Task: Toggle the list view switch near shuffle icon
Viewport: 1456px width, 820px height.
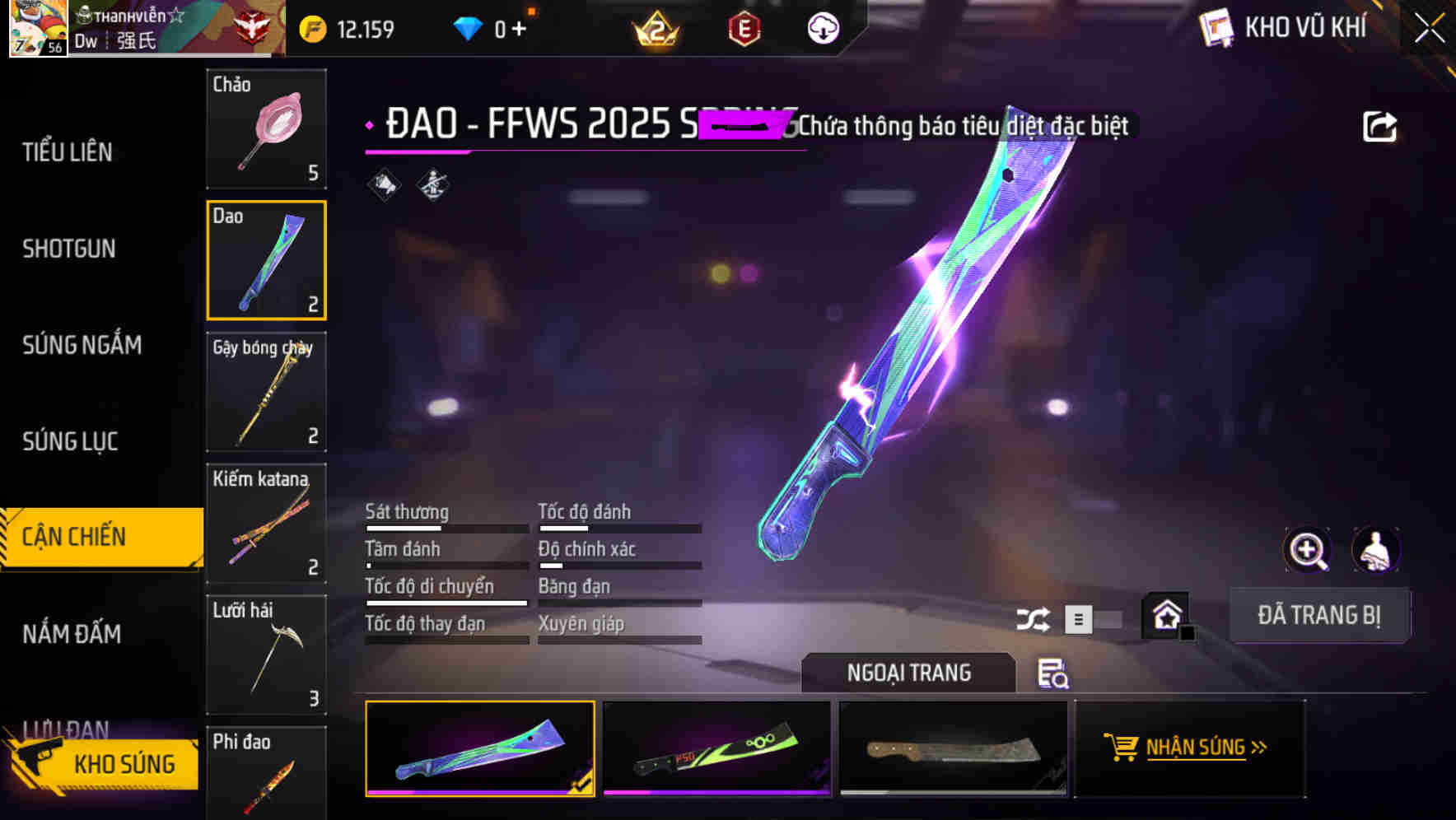Action: 1079,618
